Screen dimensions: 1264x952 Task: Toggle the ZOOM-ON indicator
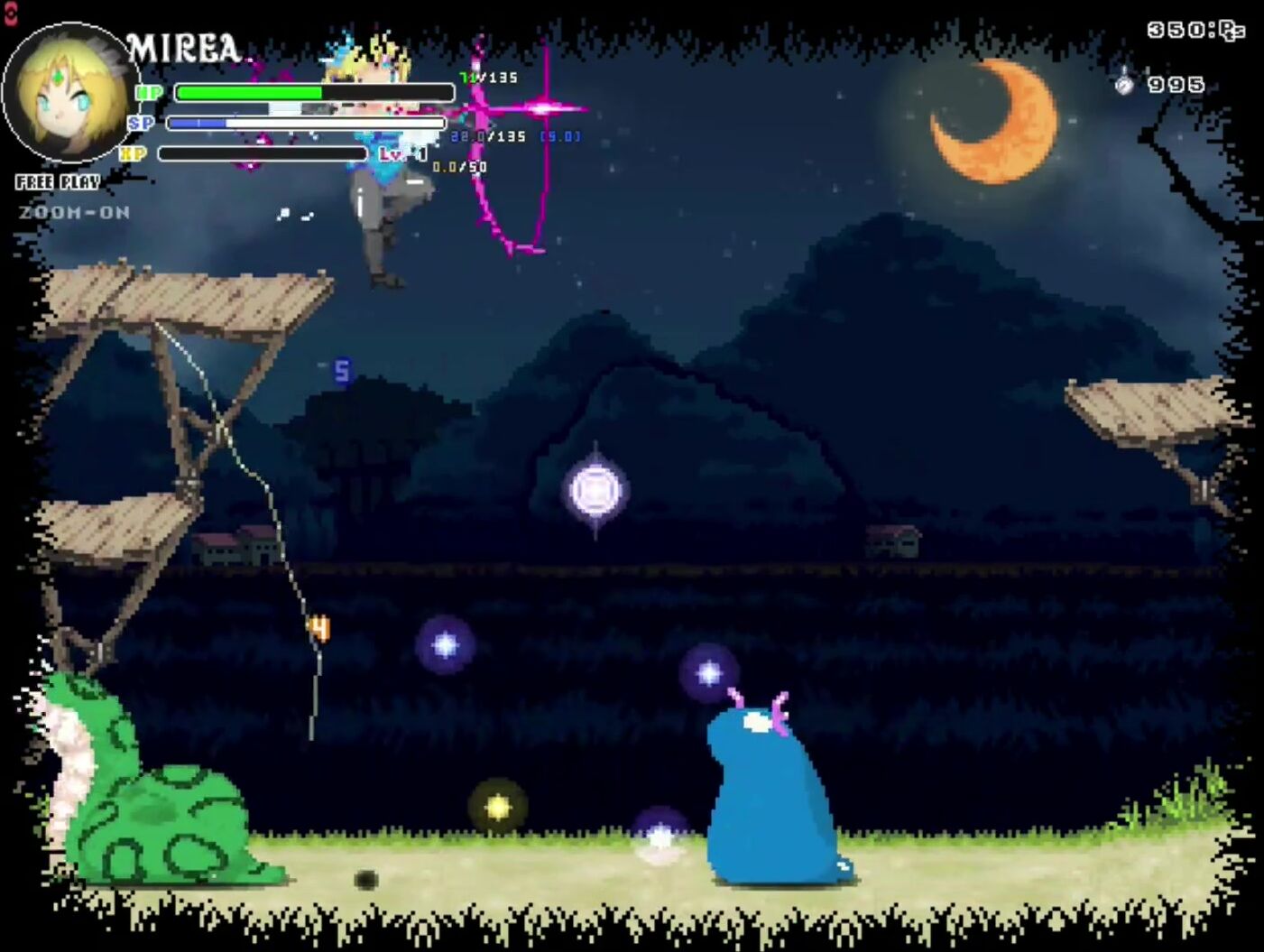click(74, 213)
